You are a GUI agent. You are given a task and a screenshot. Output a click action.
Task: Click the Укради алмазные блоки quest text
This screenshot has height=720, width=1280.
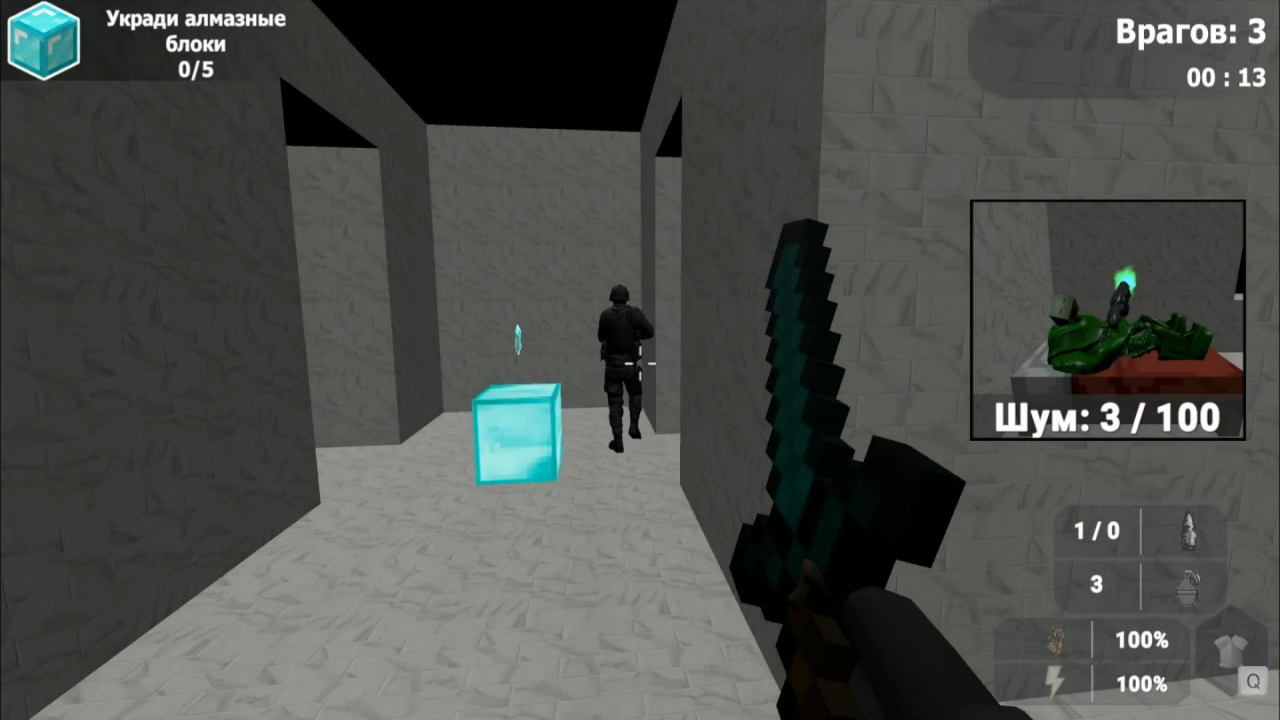click(196, 30)
